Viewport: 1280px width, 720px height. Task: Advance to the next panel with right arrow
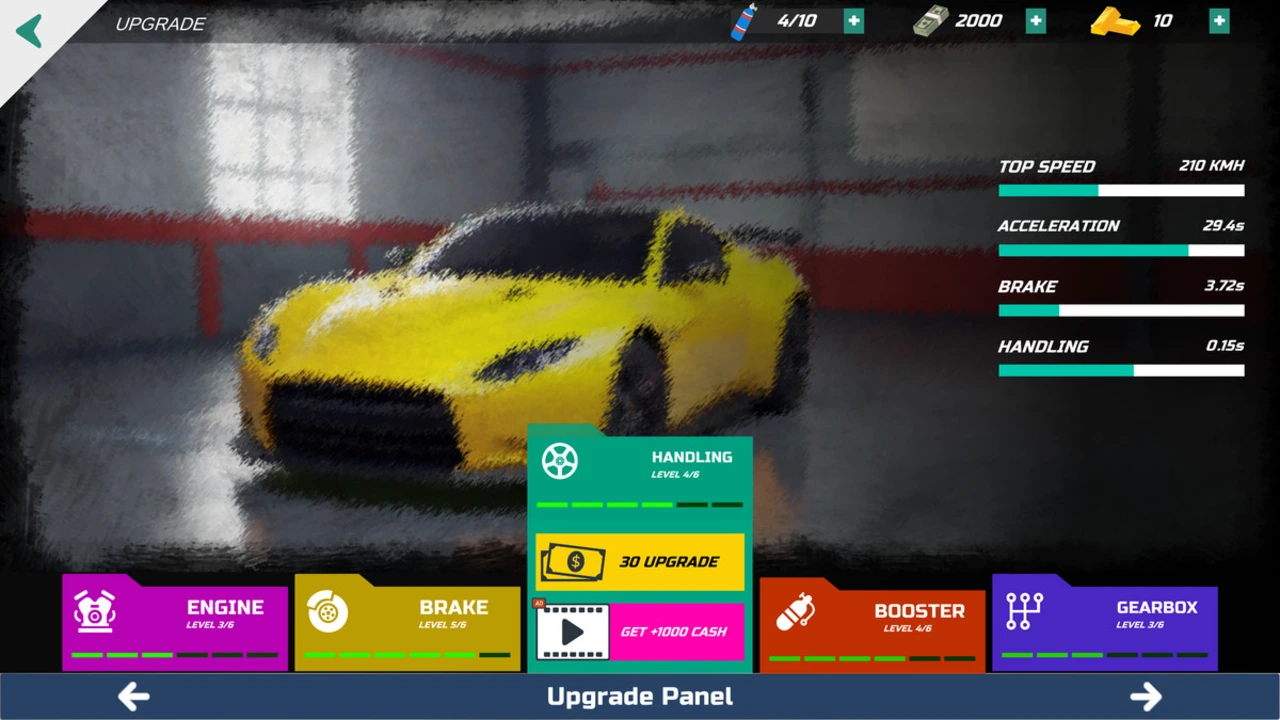tap(1146, 696)
